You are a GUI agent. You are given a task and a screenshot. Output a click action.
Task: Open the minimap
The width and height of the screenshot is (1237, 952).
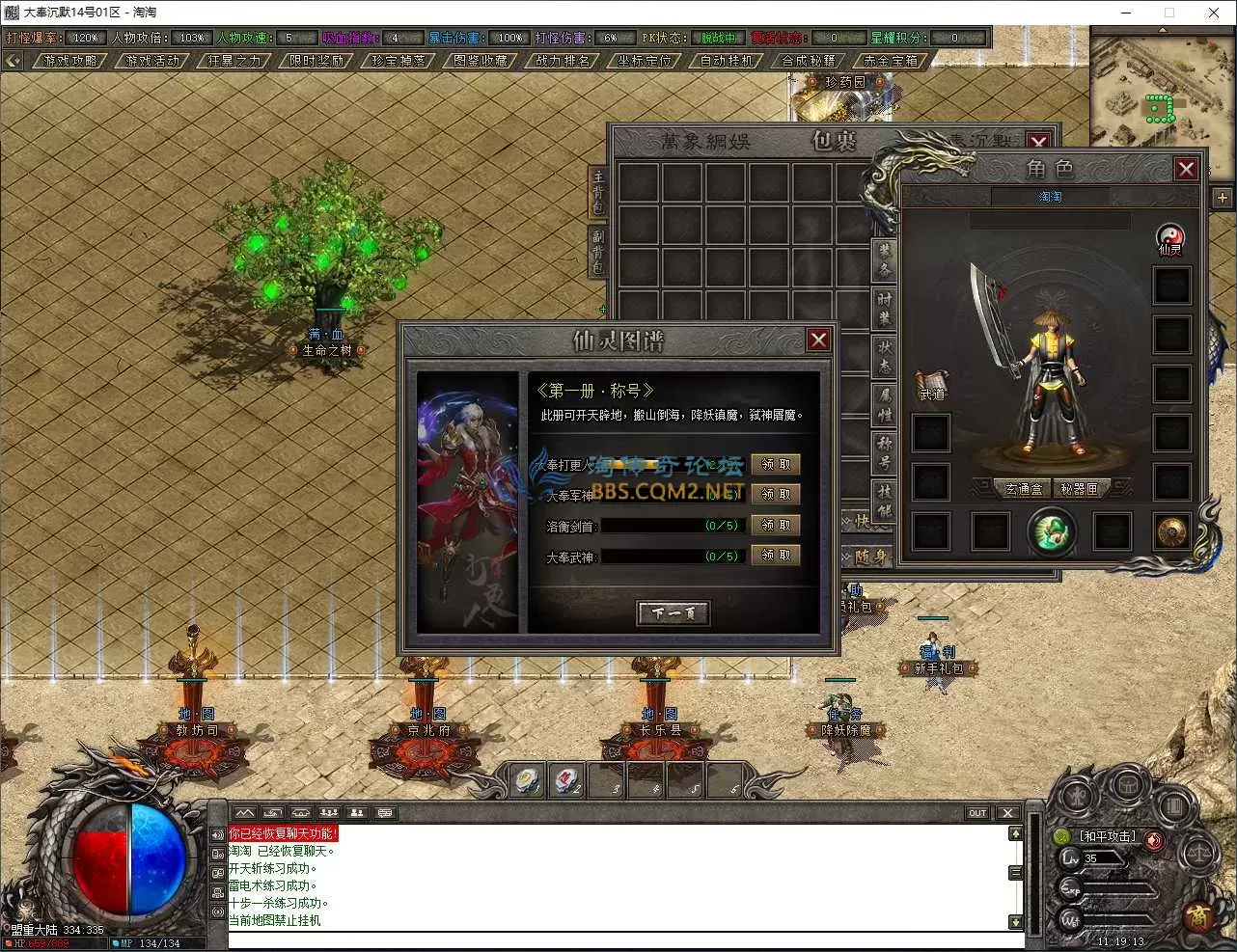(1159, 87)
